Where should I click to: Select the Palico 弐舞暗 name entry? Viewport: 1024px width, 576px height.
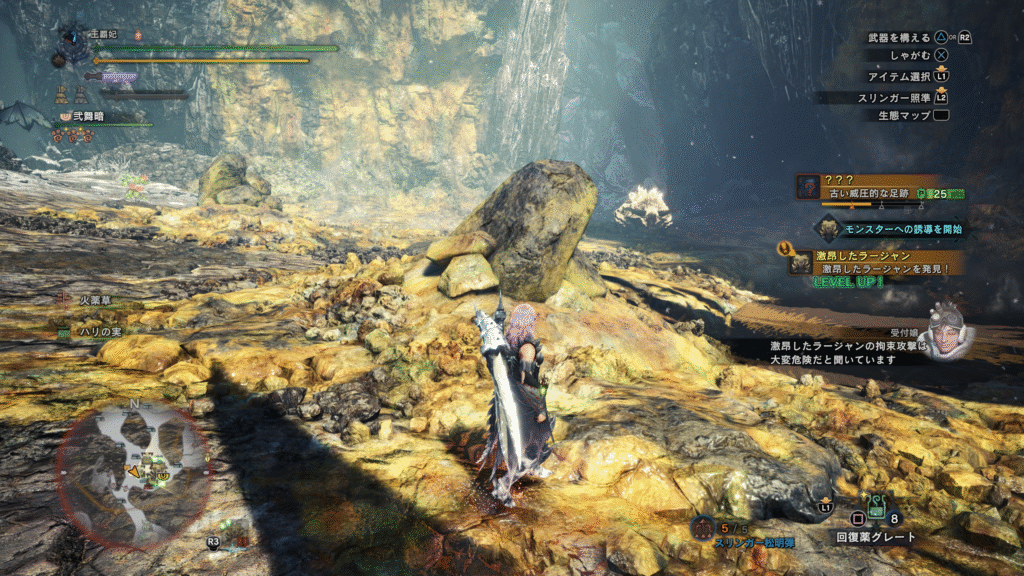[x=88, y=116]
